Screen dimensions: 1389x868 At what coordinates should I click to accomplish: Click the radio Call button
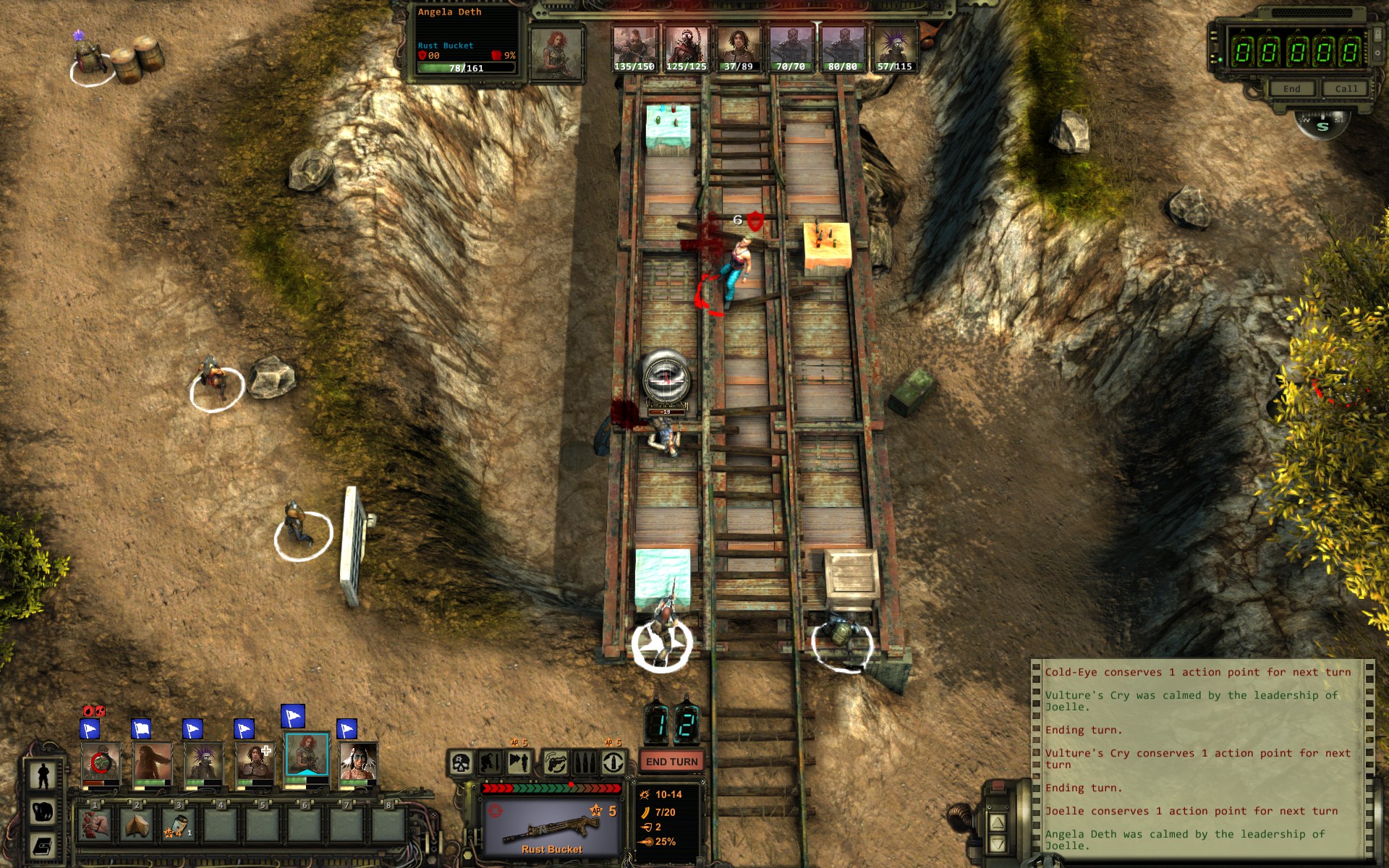(1346, 89)
